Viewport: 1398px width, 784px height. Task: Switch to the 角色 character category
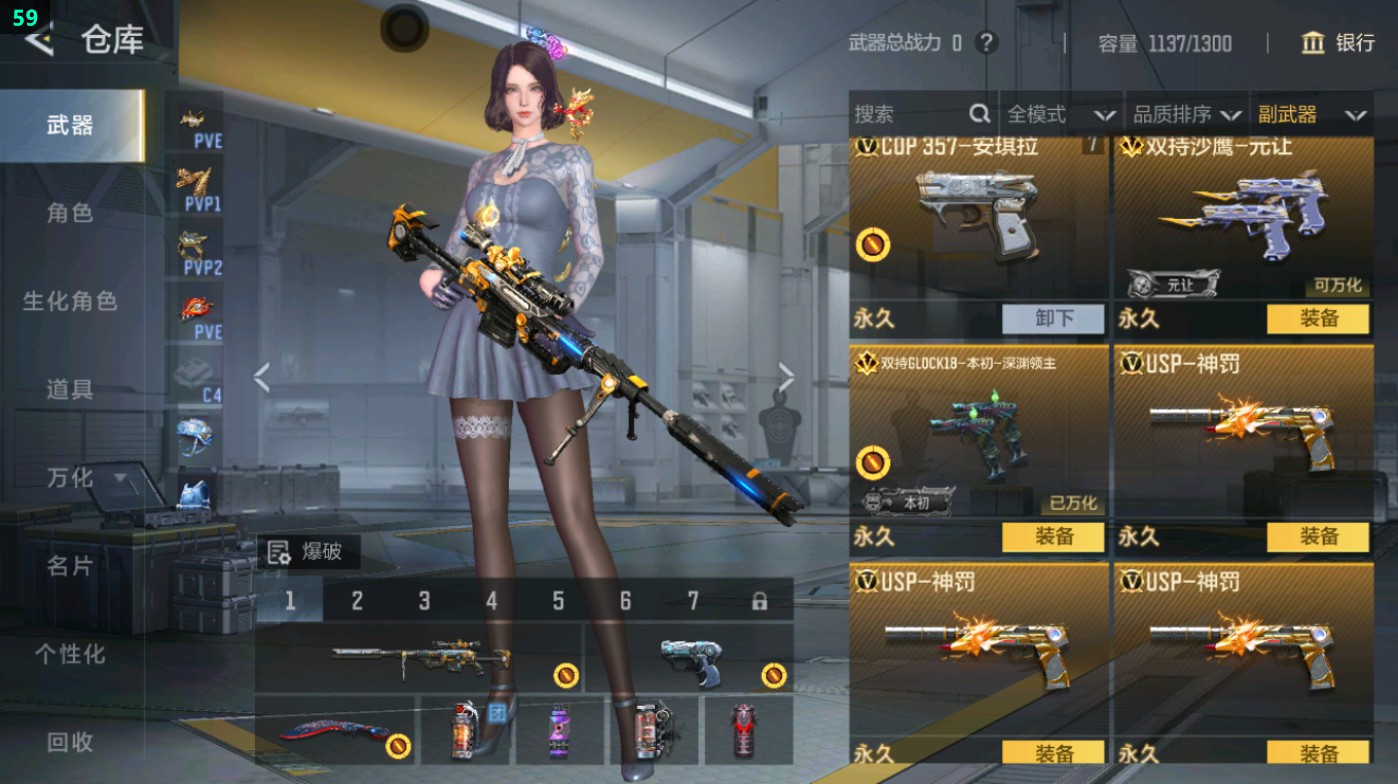pyautogui.click(x=70, y=213)
